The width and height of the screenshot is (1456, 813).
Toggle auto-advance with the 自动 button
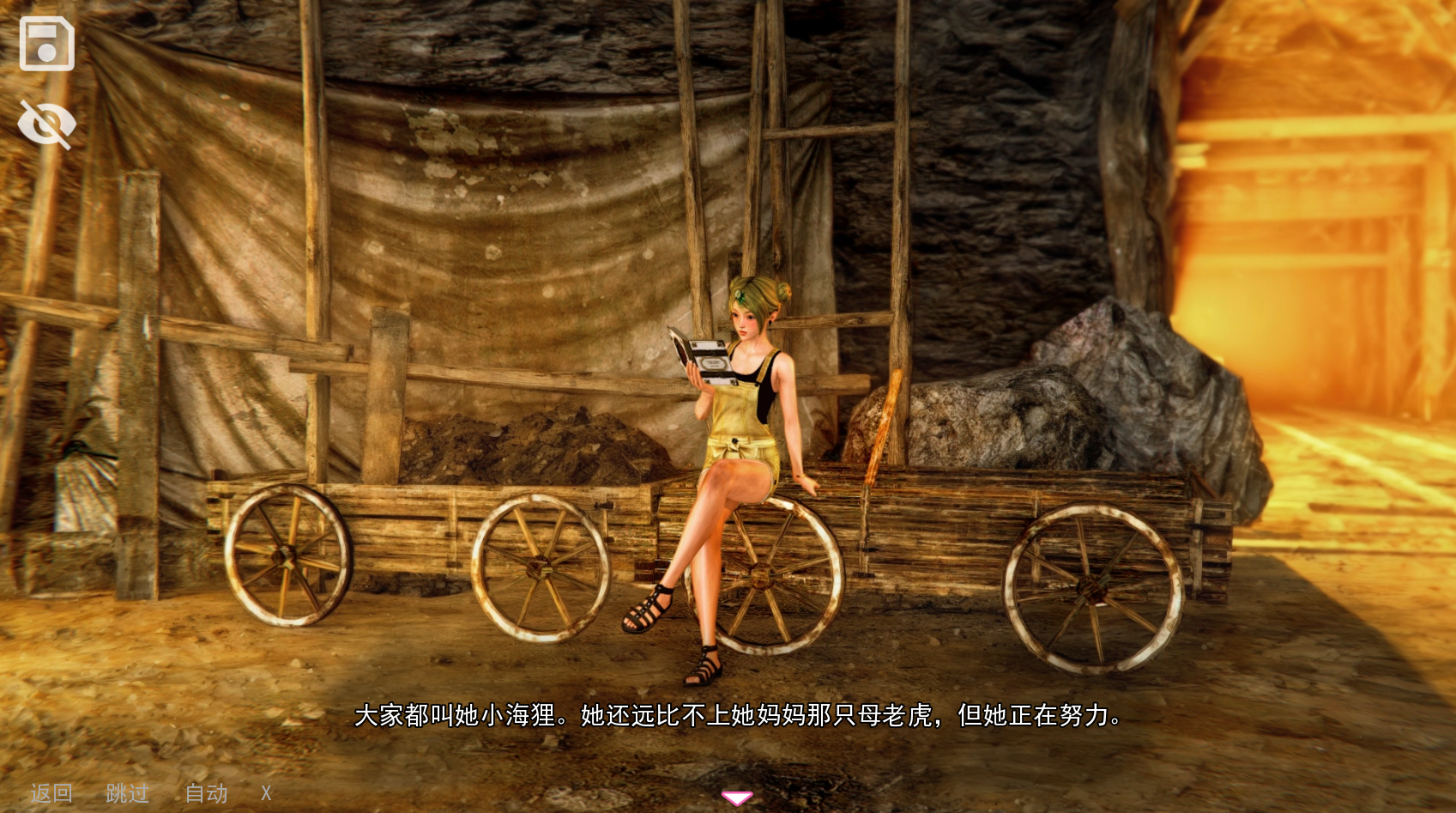206,793
